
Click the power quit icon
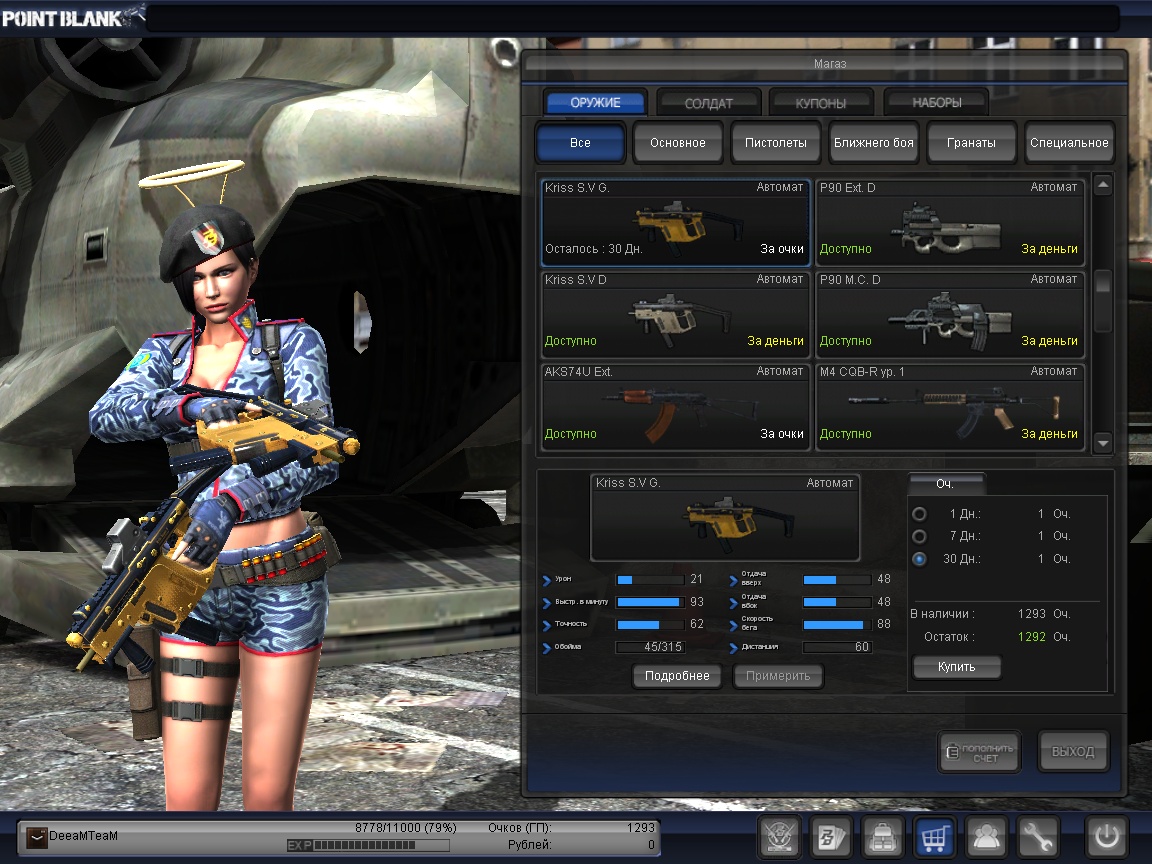point(1107,837)
